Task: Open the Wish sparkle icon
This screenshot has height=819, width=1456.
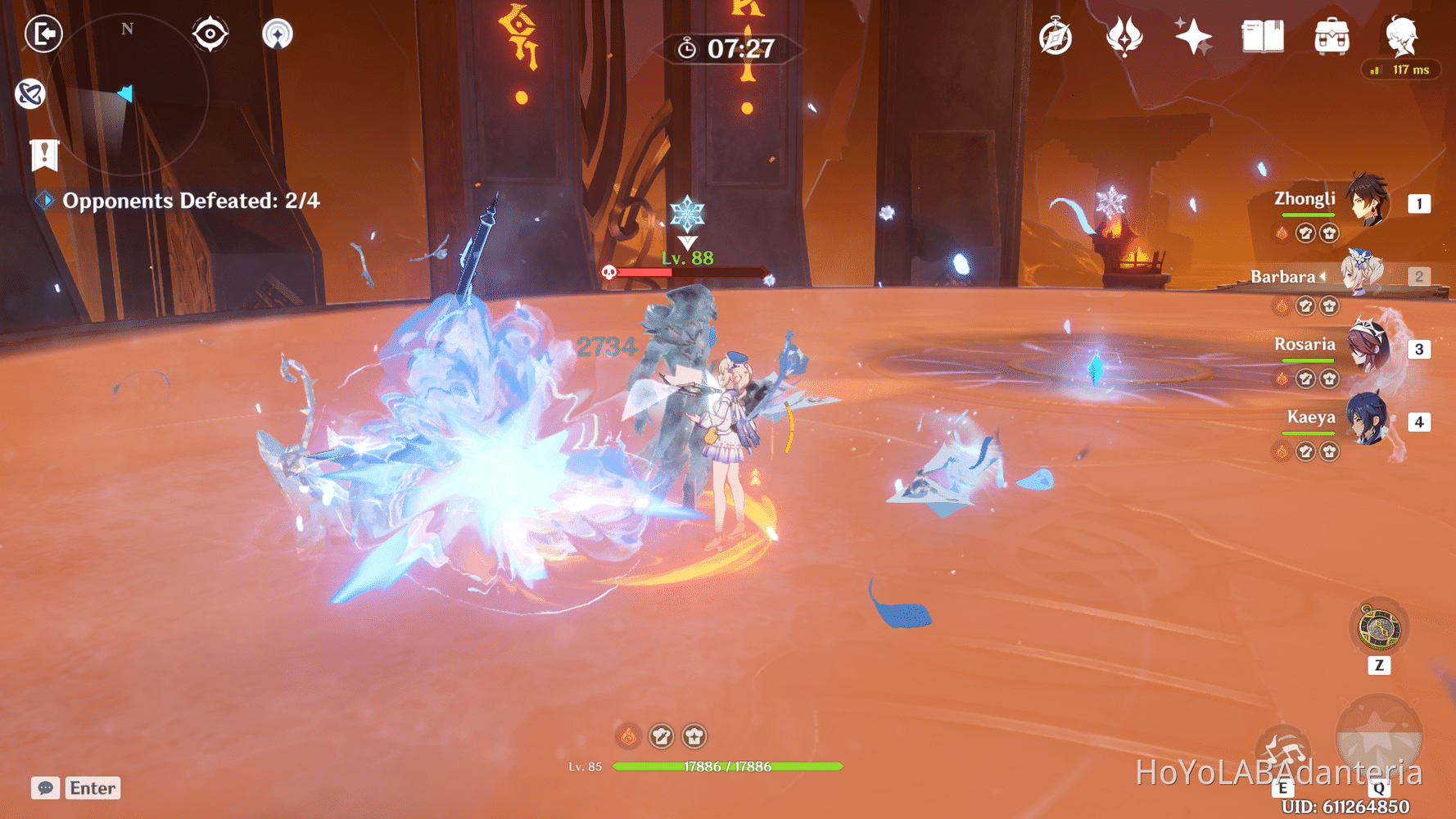Action: [1191, 34]
